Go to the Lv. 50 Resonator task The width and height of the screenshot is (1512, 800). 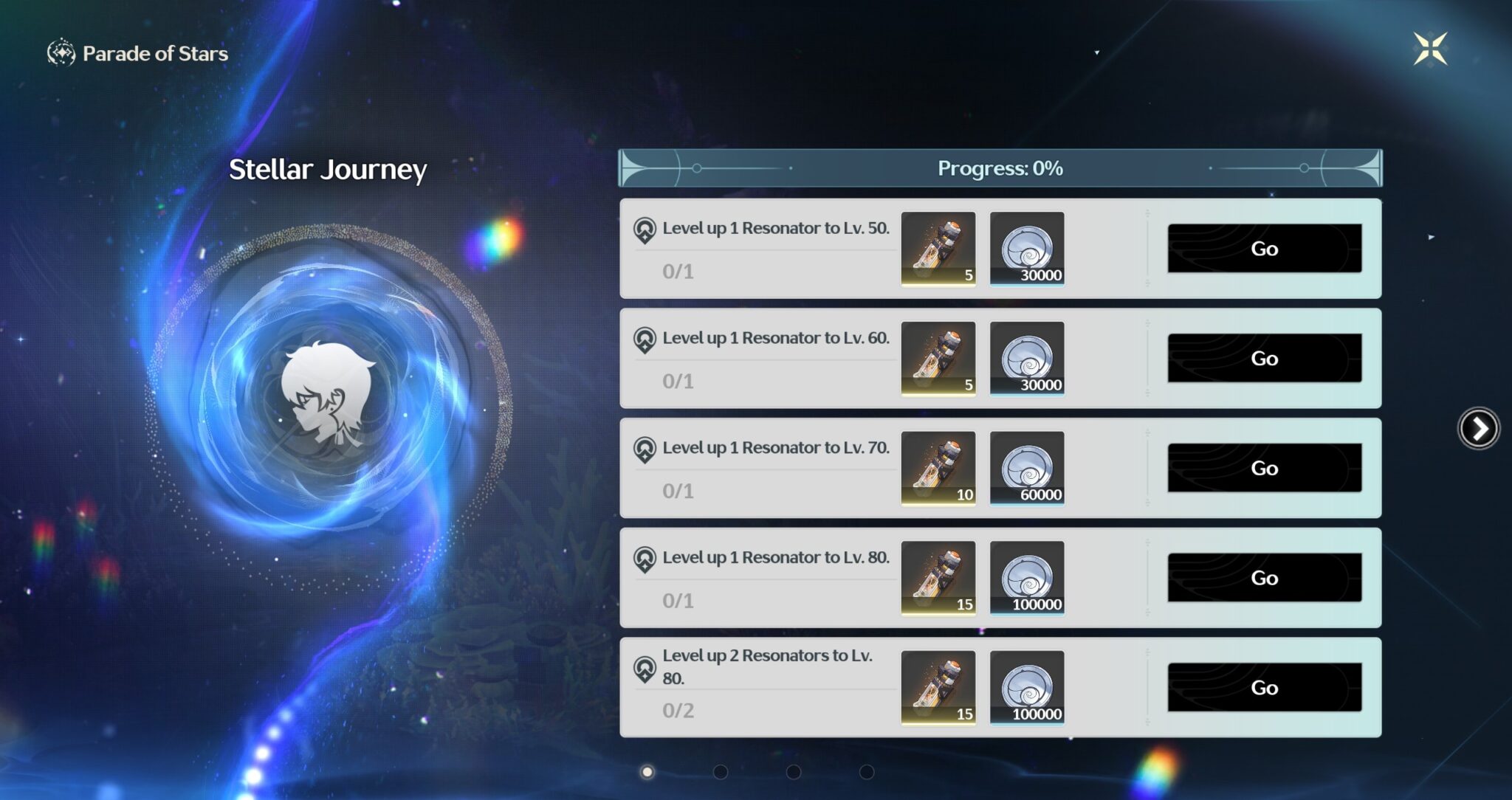1264,249
